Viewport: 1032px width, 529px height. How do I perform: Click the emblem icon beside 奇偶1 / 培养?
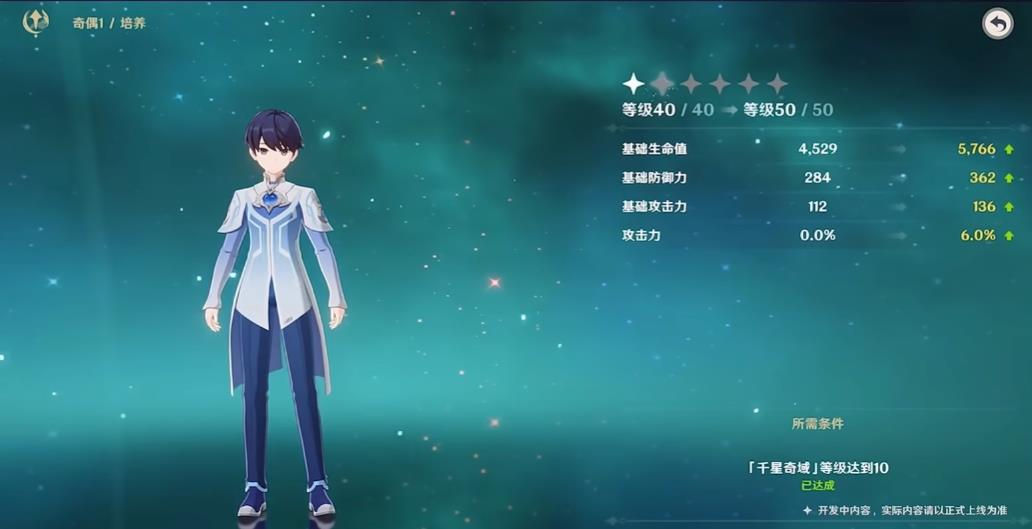tap(36, 22)
